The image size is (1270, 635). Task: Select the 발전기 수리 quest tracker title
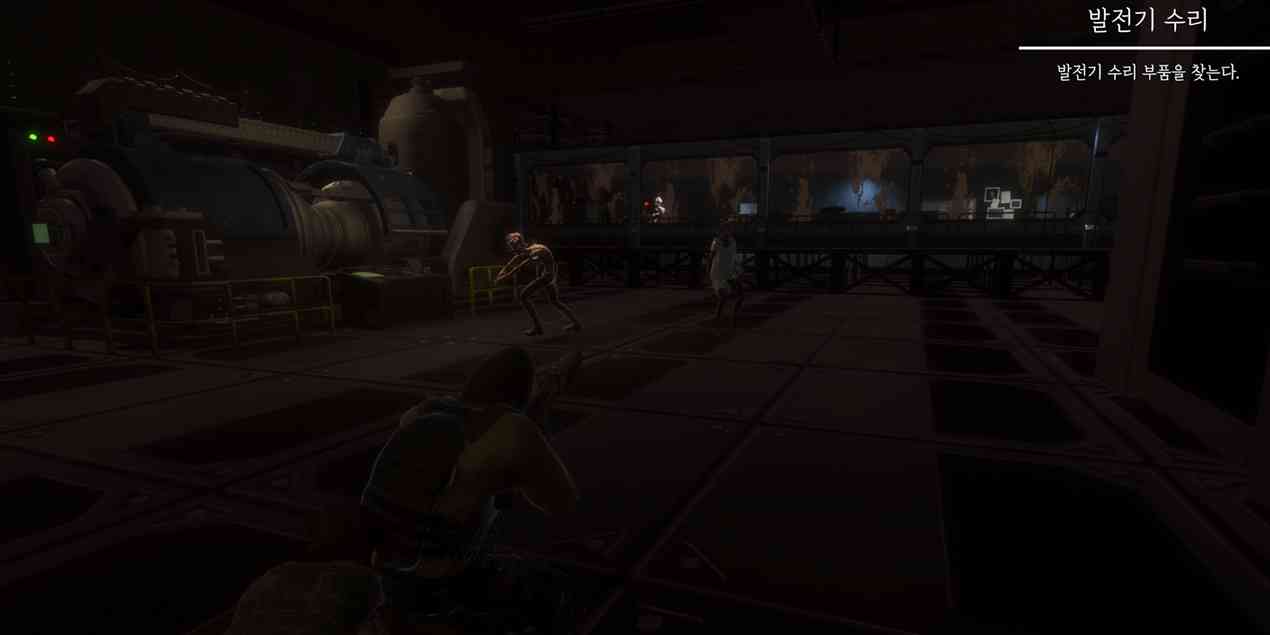point(1147,20)
